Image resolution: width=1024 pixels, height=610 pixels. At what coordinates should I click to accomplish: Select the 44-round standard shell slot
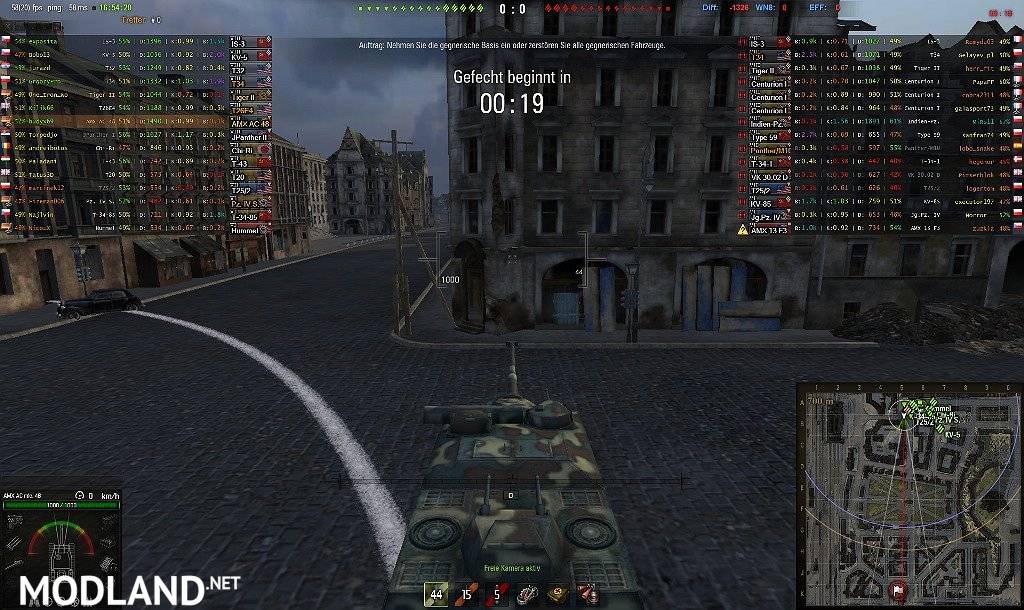436,594
